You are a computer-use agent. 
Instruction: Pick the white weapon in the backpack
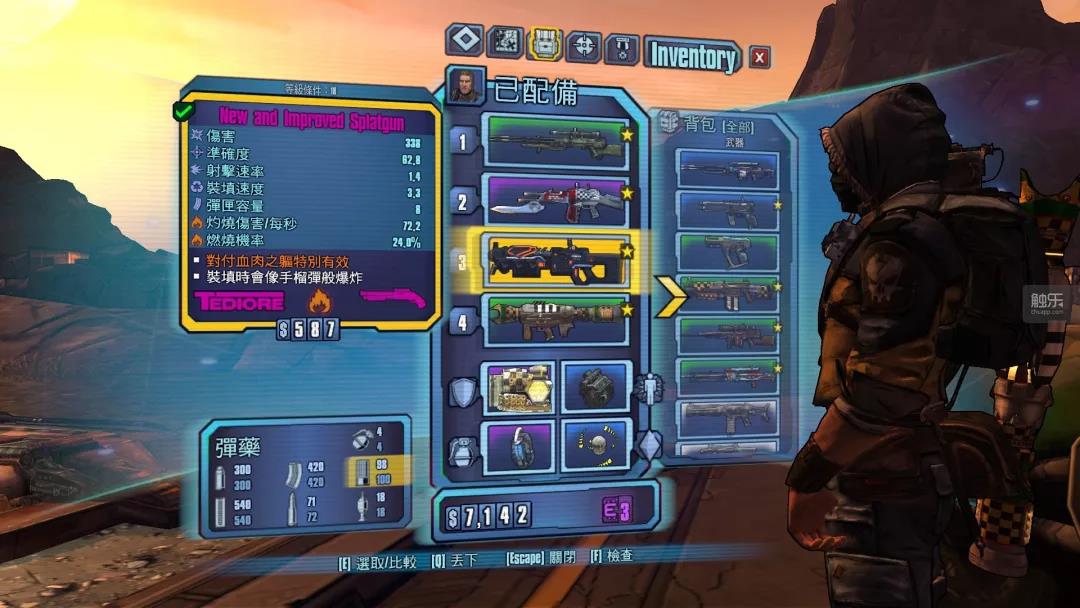coord(726,417)
